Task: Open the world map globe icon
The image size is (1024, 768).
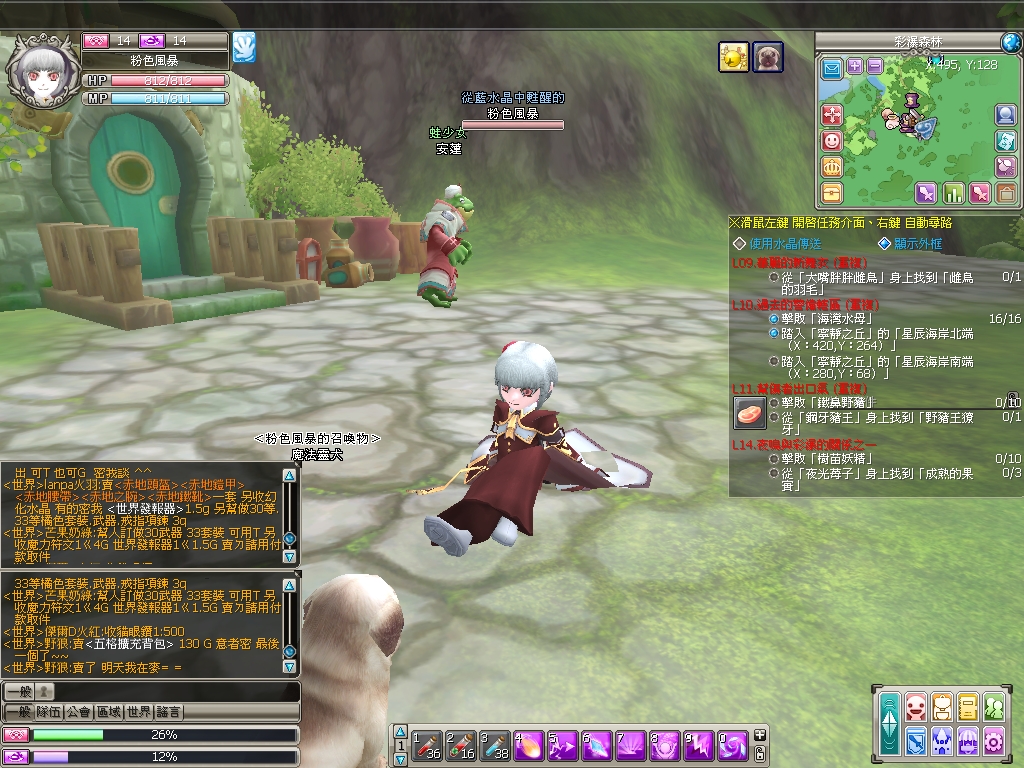Action: point(1011,42)
